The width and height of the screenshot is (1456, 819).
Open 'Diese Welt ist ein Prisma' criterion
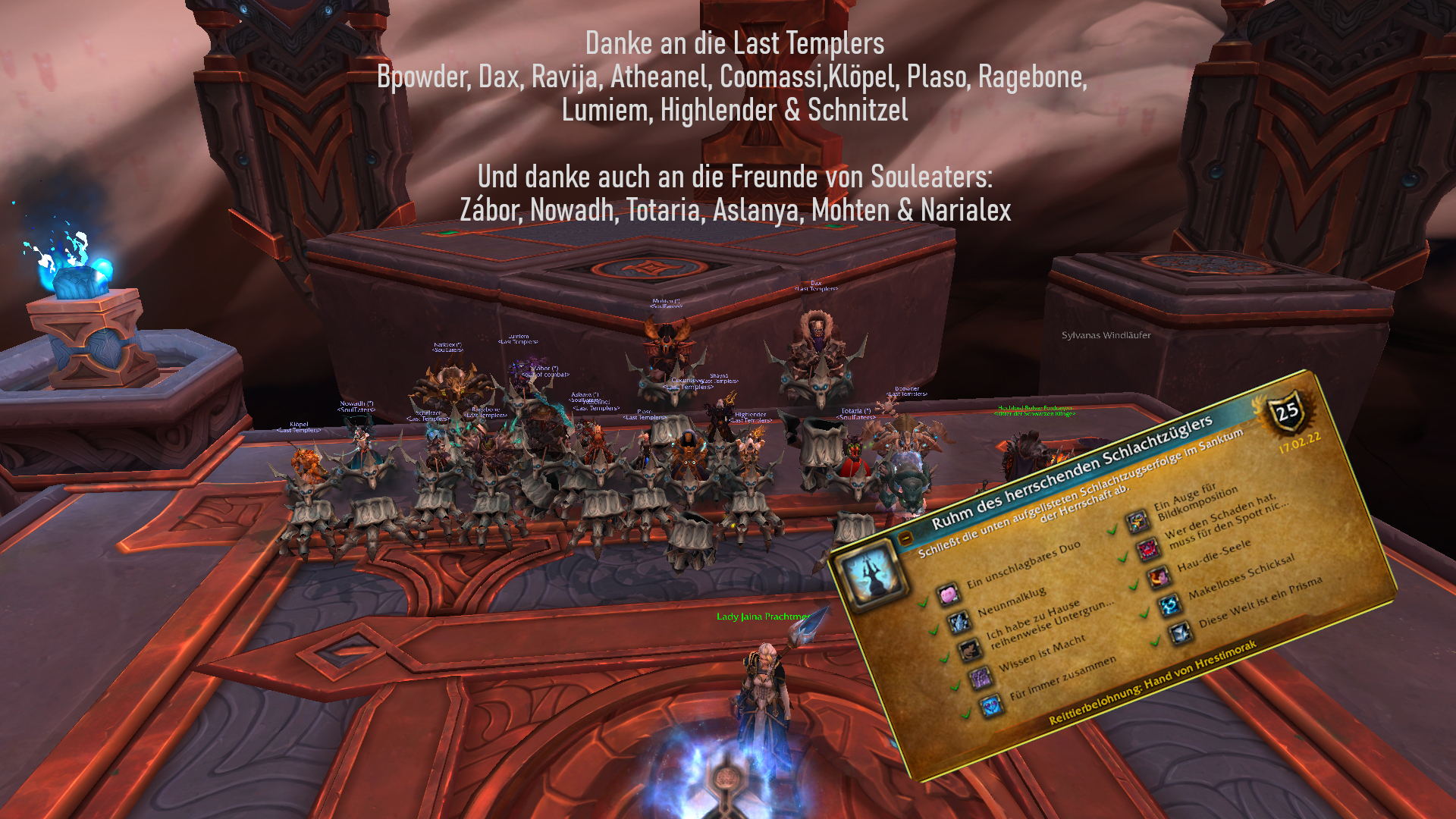[x=1260, y=602]
